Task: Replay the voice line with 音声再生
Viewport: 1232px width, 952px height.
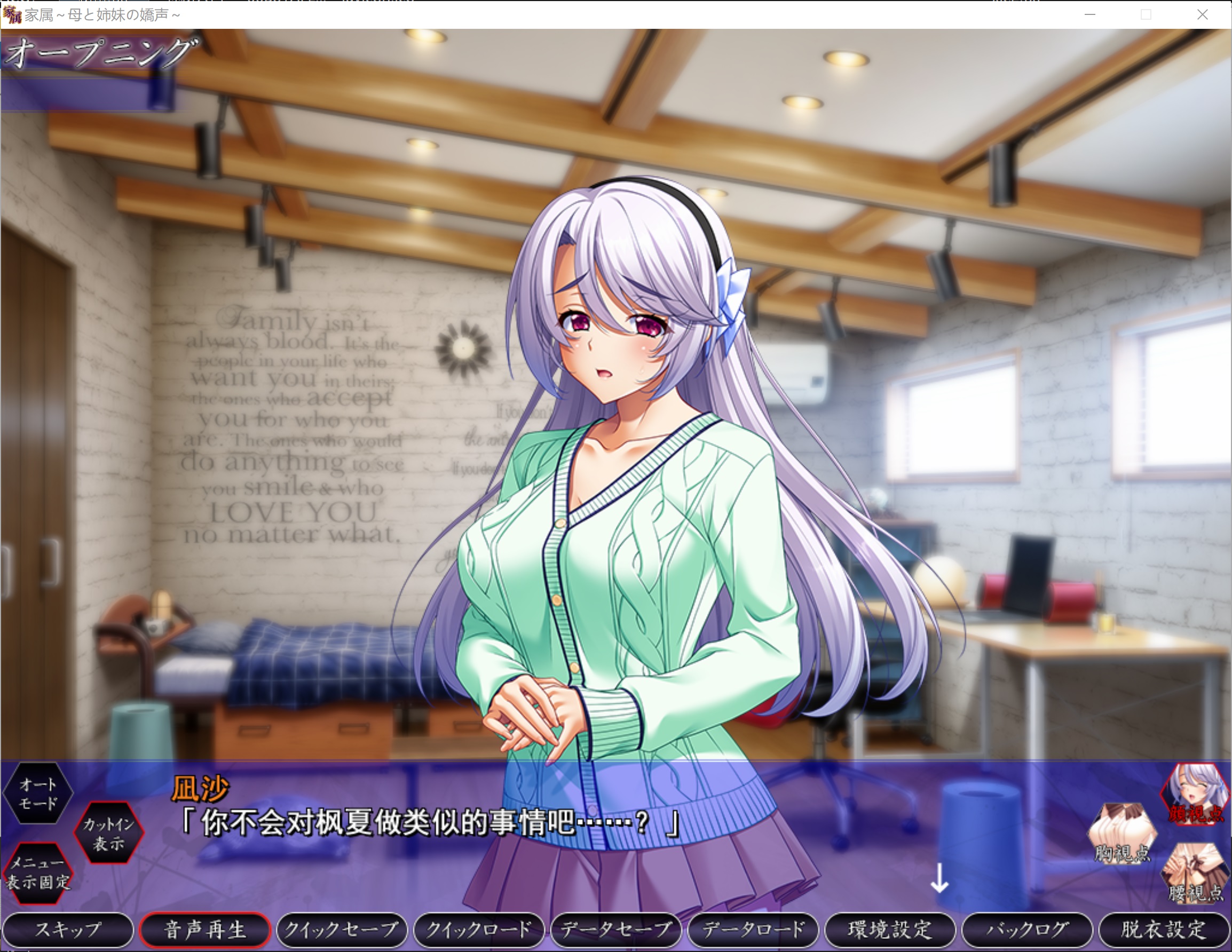Action: pyautogui.click(x=205, y=929)
